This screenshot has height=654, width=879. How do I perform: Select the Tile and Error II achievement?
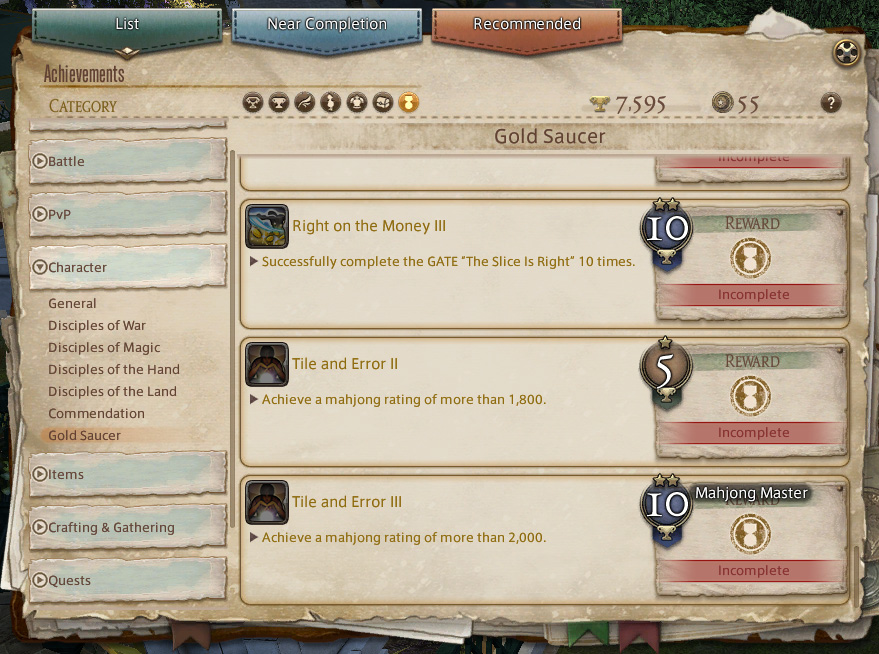point(345,364)
